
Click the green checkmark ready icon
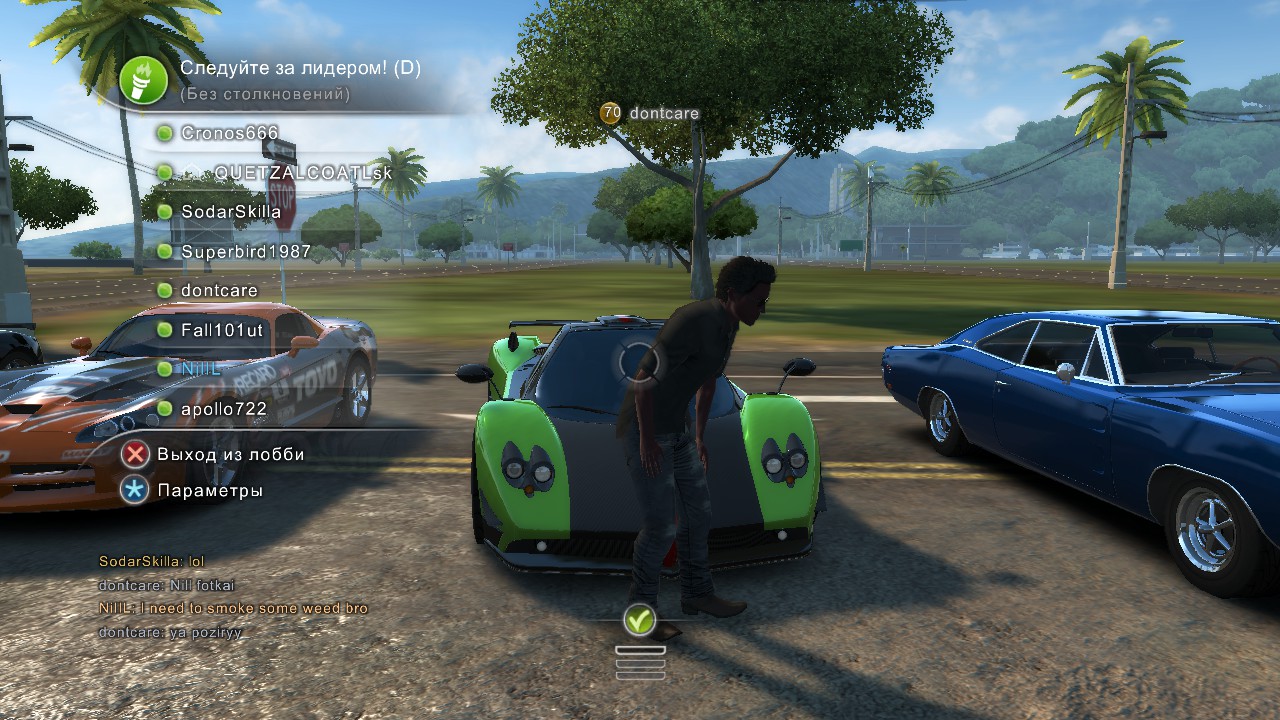tap(640, 621)
